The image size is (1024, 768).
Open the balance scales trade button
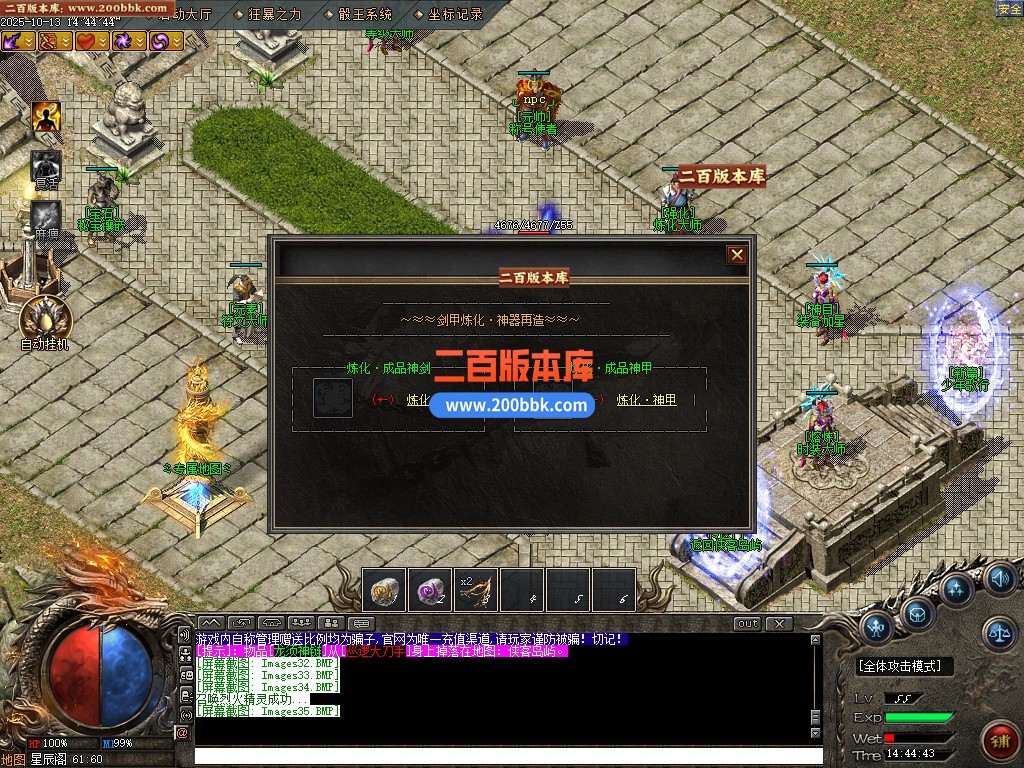pyautogui.click(x=998, y=630)
